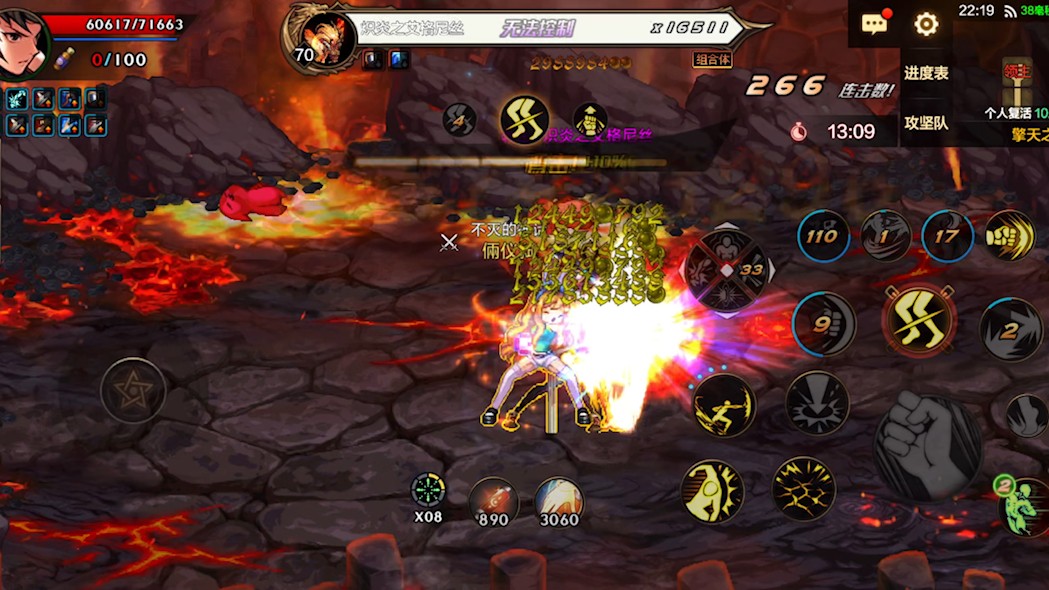Image resolution: width=1049 pixels, height=590 pixels.
Task: Tap the large fist basic attack button
Action: [927, 445]
